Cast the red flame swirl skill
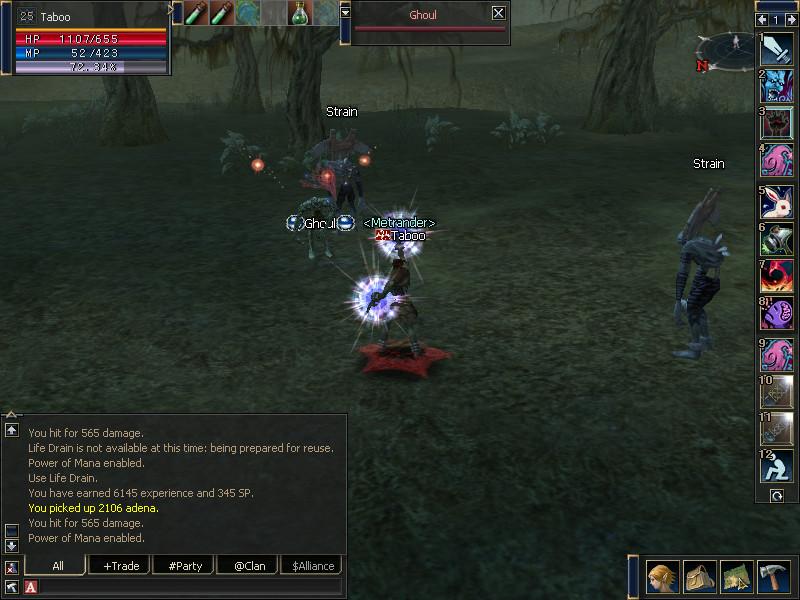 pos(777,276)
